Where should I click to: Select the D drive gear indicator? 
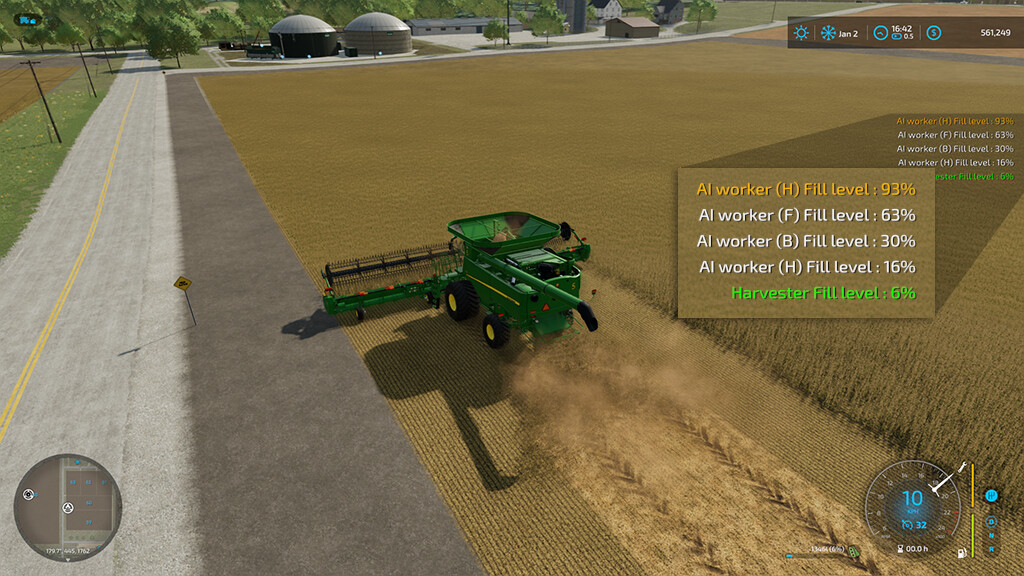tap(991, 521)
